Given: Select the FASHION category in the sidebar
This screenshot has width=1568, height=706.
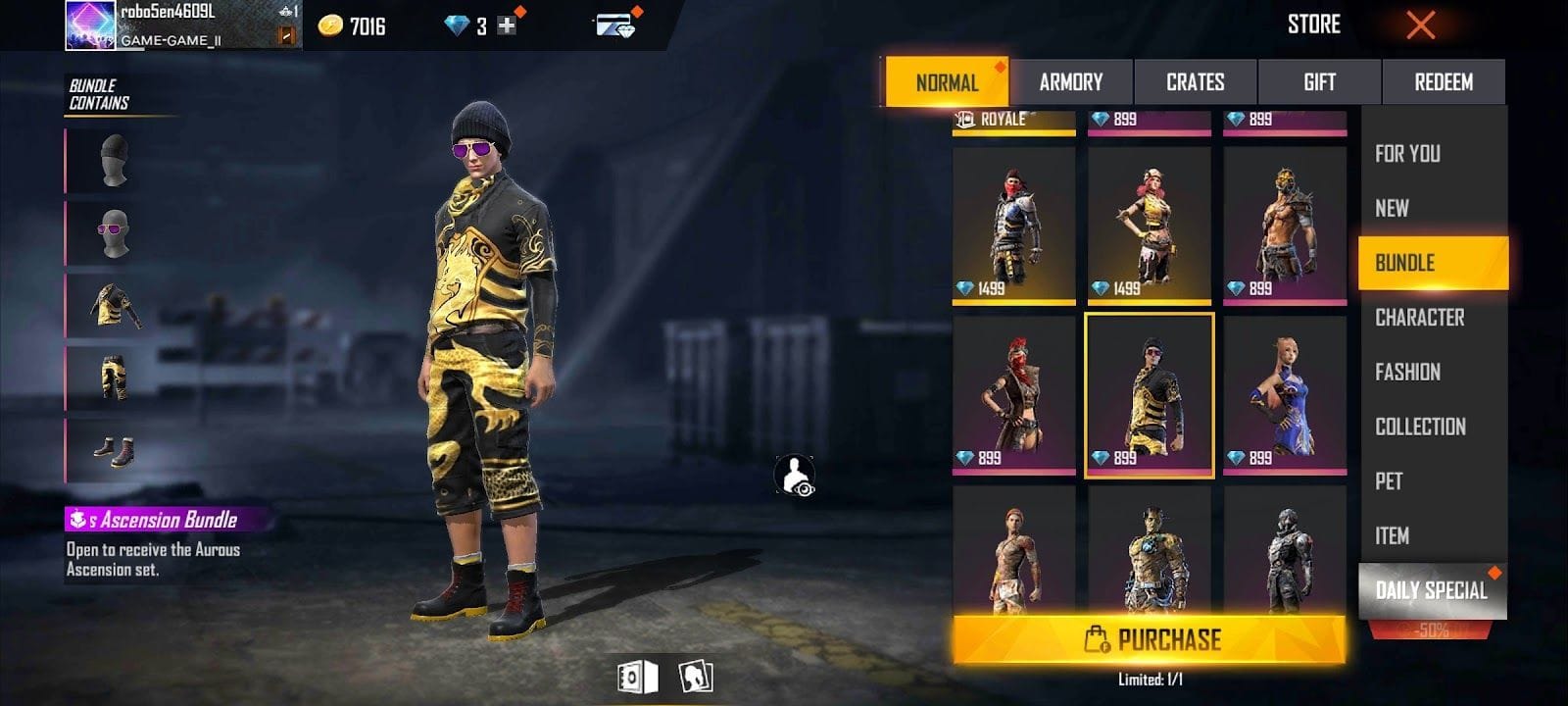Looking at the screenshot, I should (x=1406, y=373).
